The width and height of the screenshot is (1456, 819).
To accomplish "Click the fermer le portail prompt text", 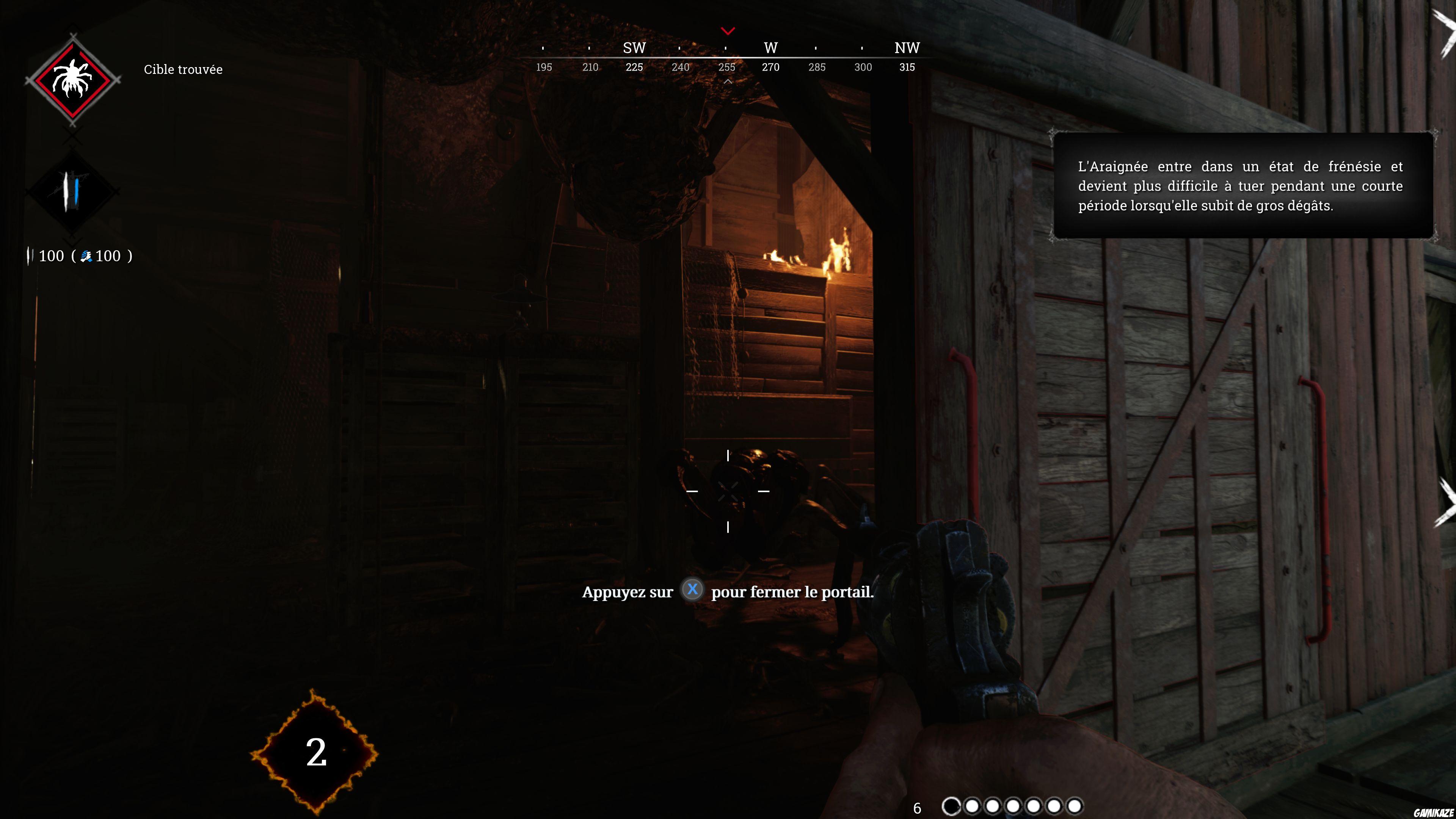I will (x=729, y=592).
